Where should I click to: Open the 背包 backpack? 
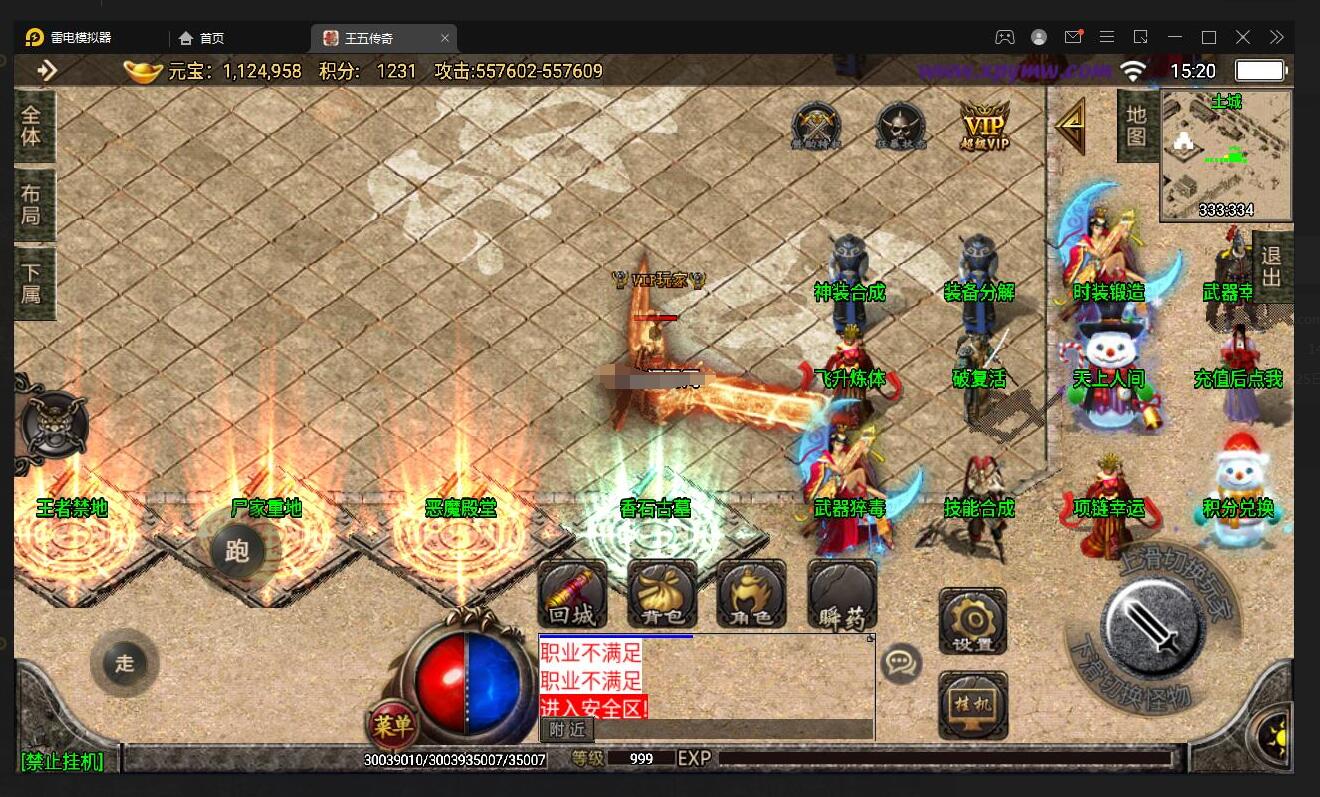click(662, 594)
